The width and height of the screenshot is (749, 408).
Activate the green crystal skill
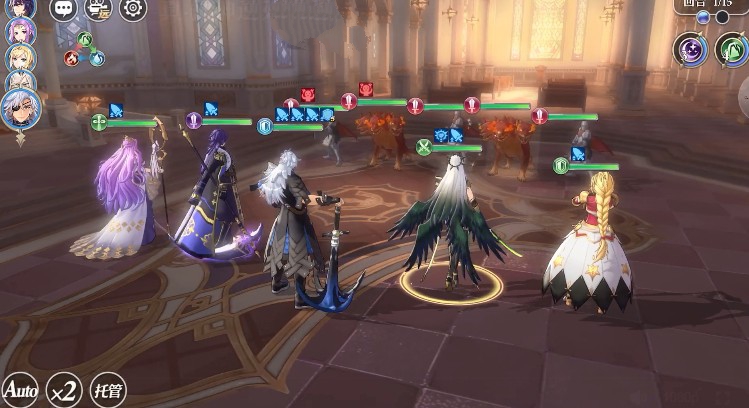pos(733,50)
